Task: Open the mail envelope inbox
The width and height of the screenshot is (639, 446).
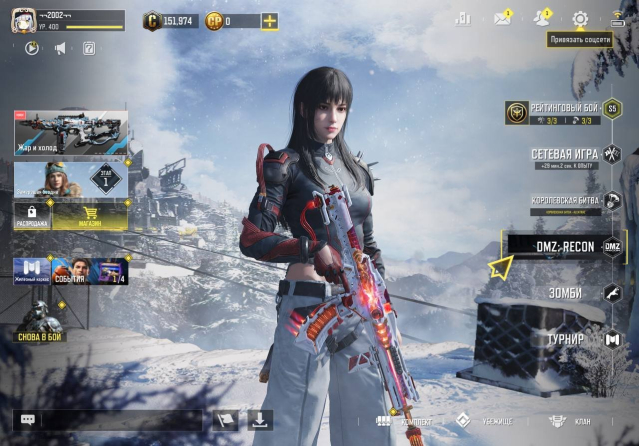Action: coord(502,19)
